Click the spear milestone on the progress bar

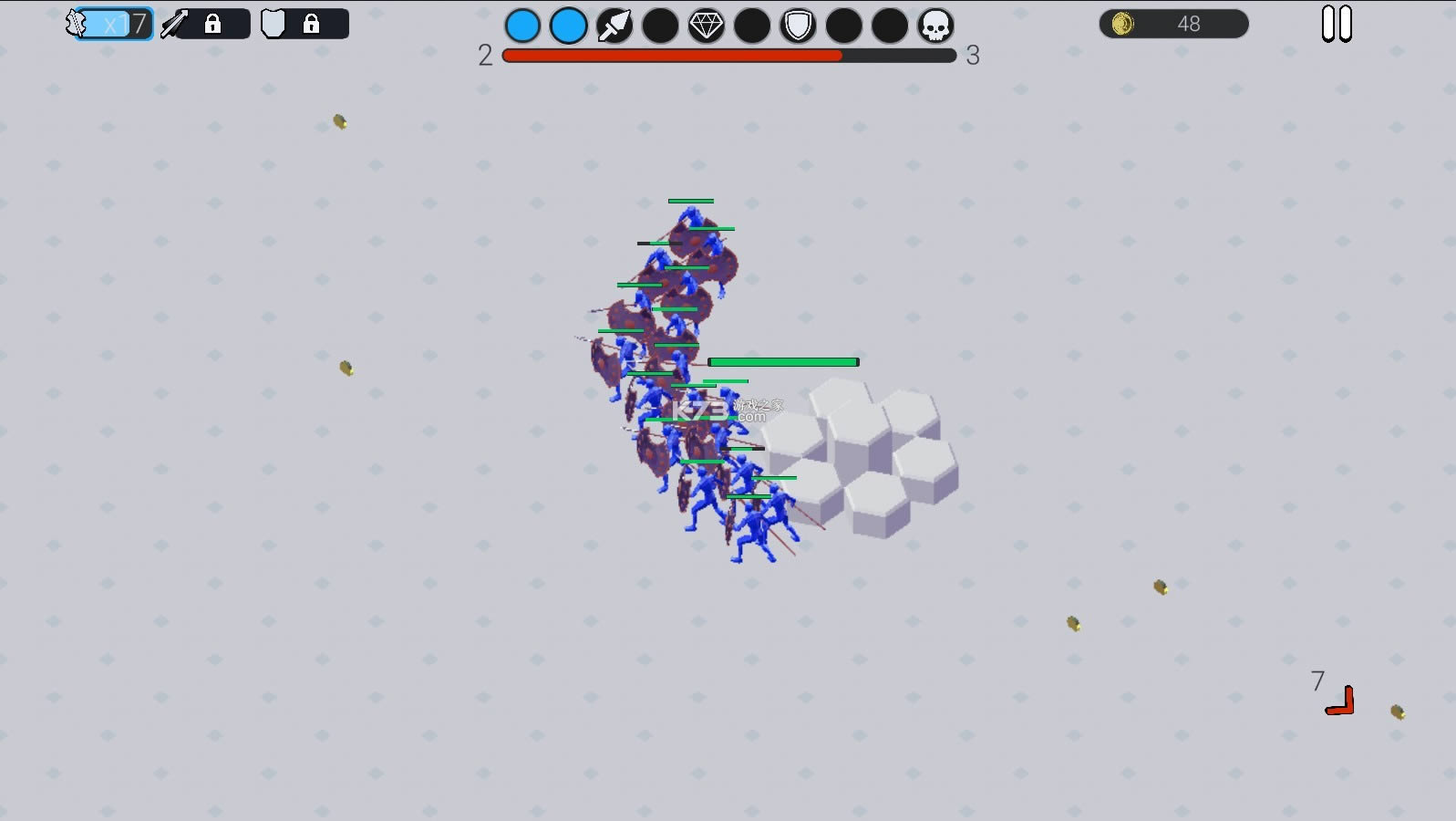[x=614, y=26]
